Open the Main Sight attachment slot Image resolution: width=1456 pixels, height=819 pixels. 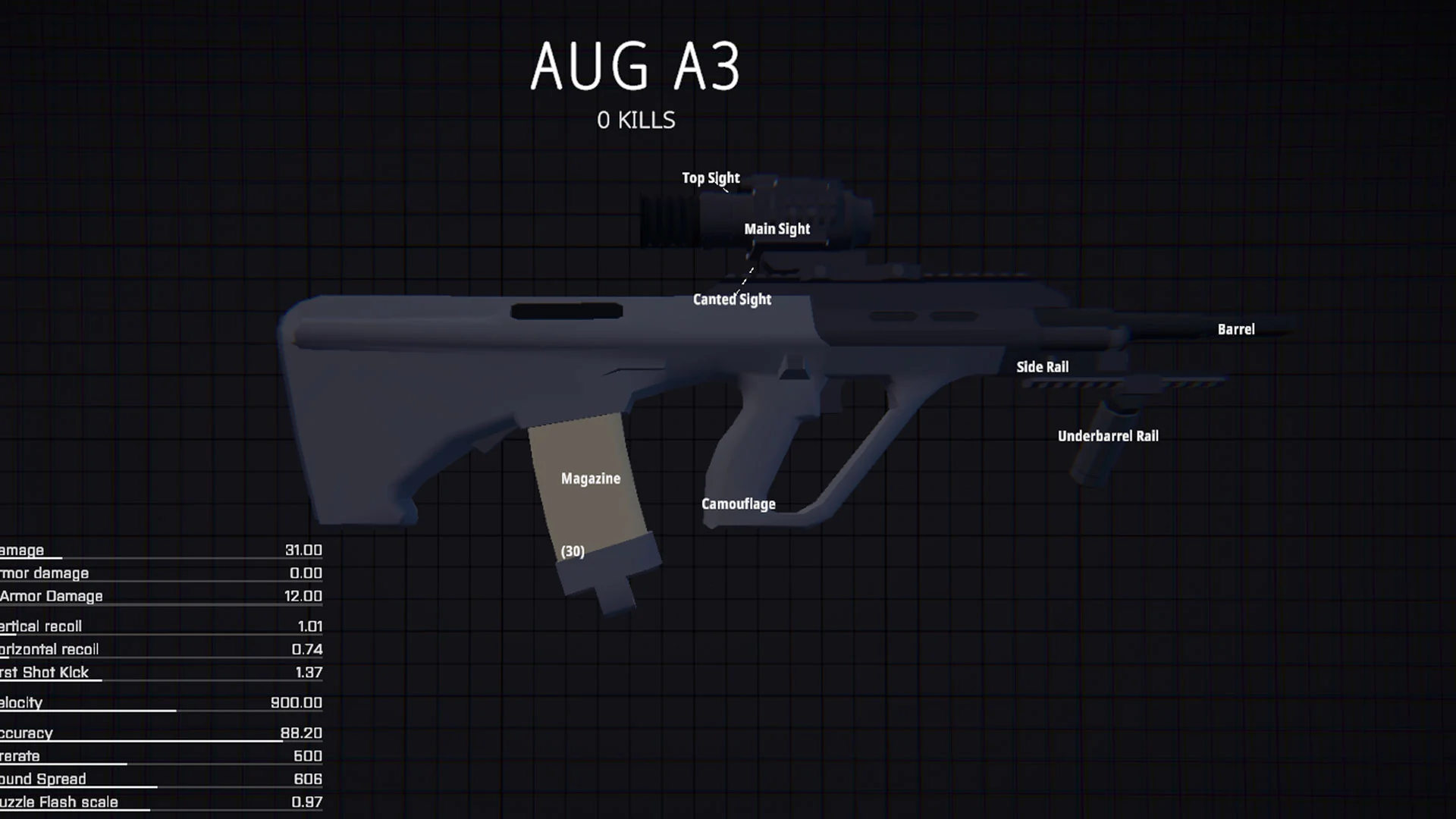[777, 228]
